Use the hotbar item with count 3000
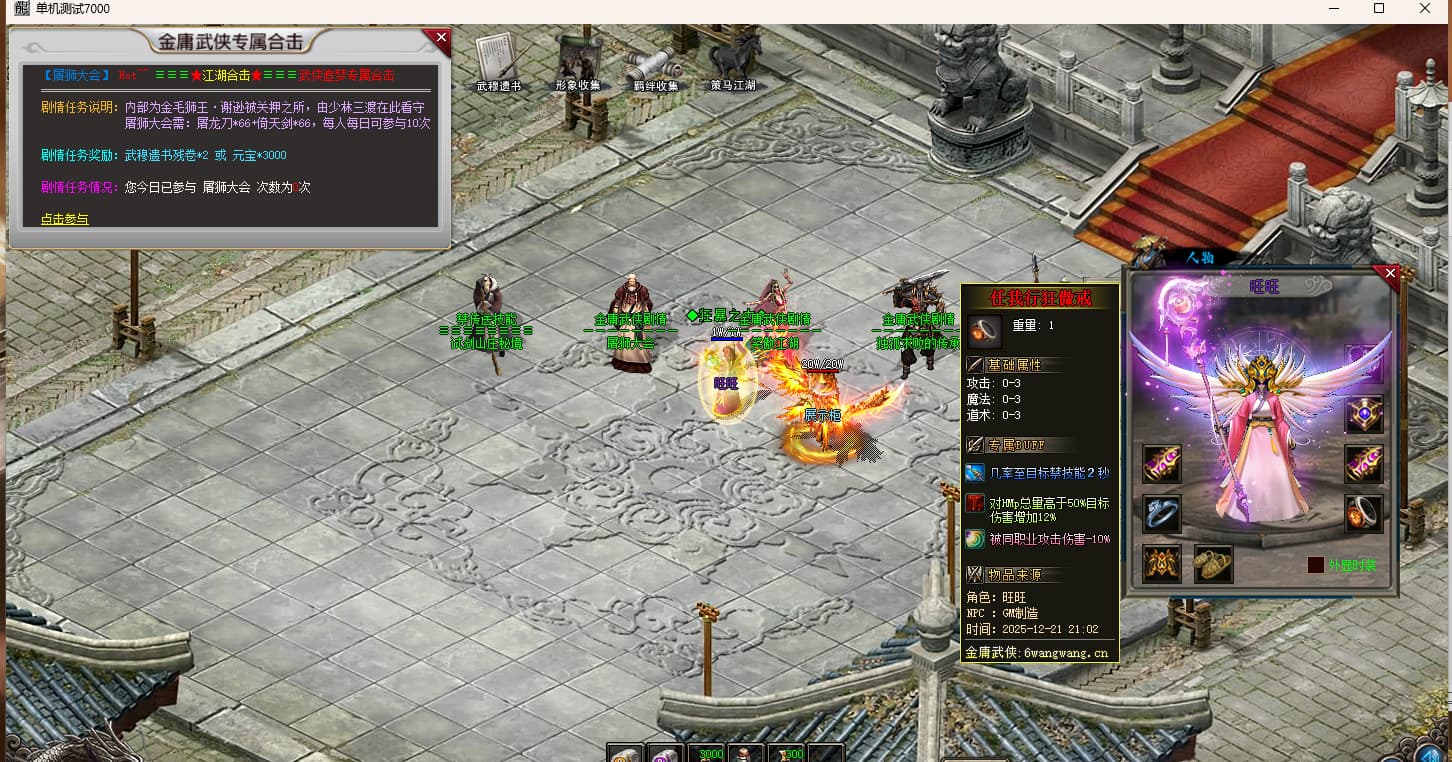Viewport: 1452px width, 762px height. pyautogui.click(x=707, y=753)
